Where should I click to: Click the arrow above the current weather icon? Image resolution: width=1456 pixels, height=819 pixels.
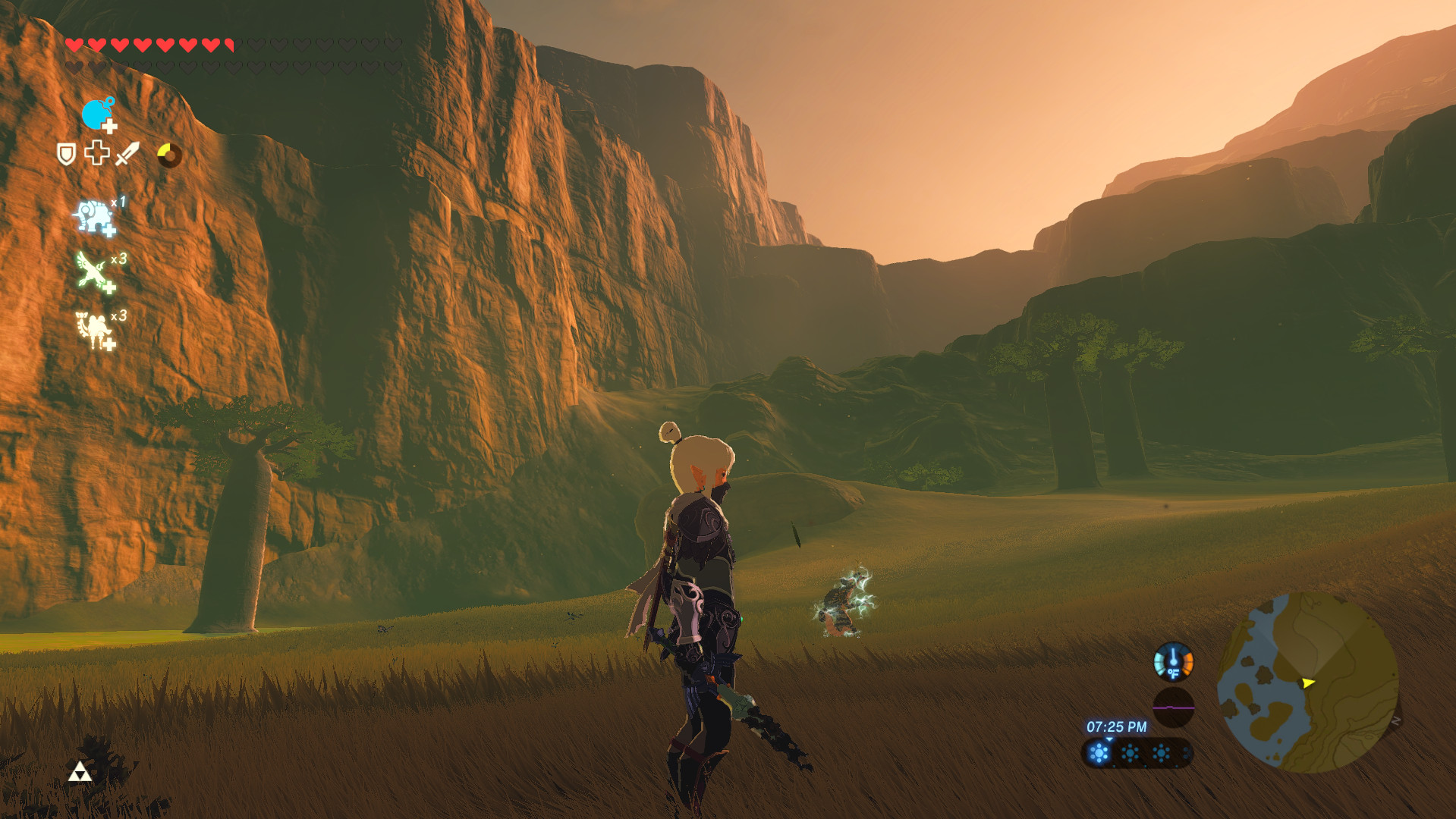(x=1109, y=740)
